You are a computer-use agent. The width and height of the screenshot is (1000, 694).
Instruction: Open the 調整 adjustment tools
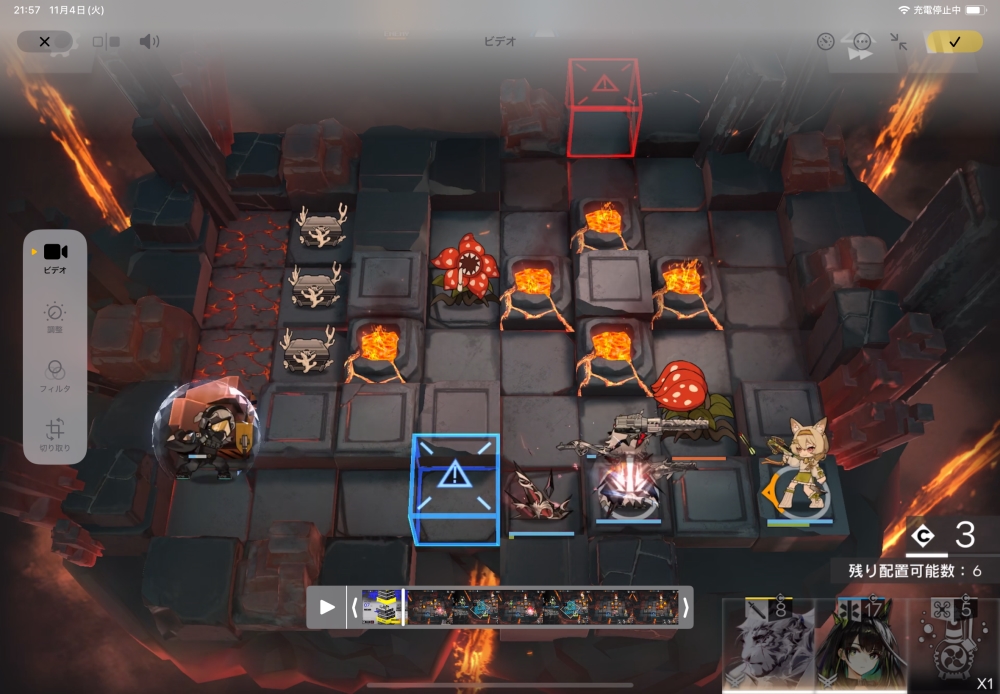coord(55,319)
